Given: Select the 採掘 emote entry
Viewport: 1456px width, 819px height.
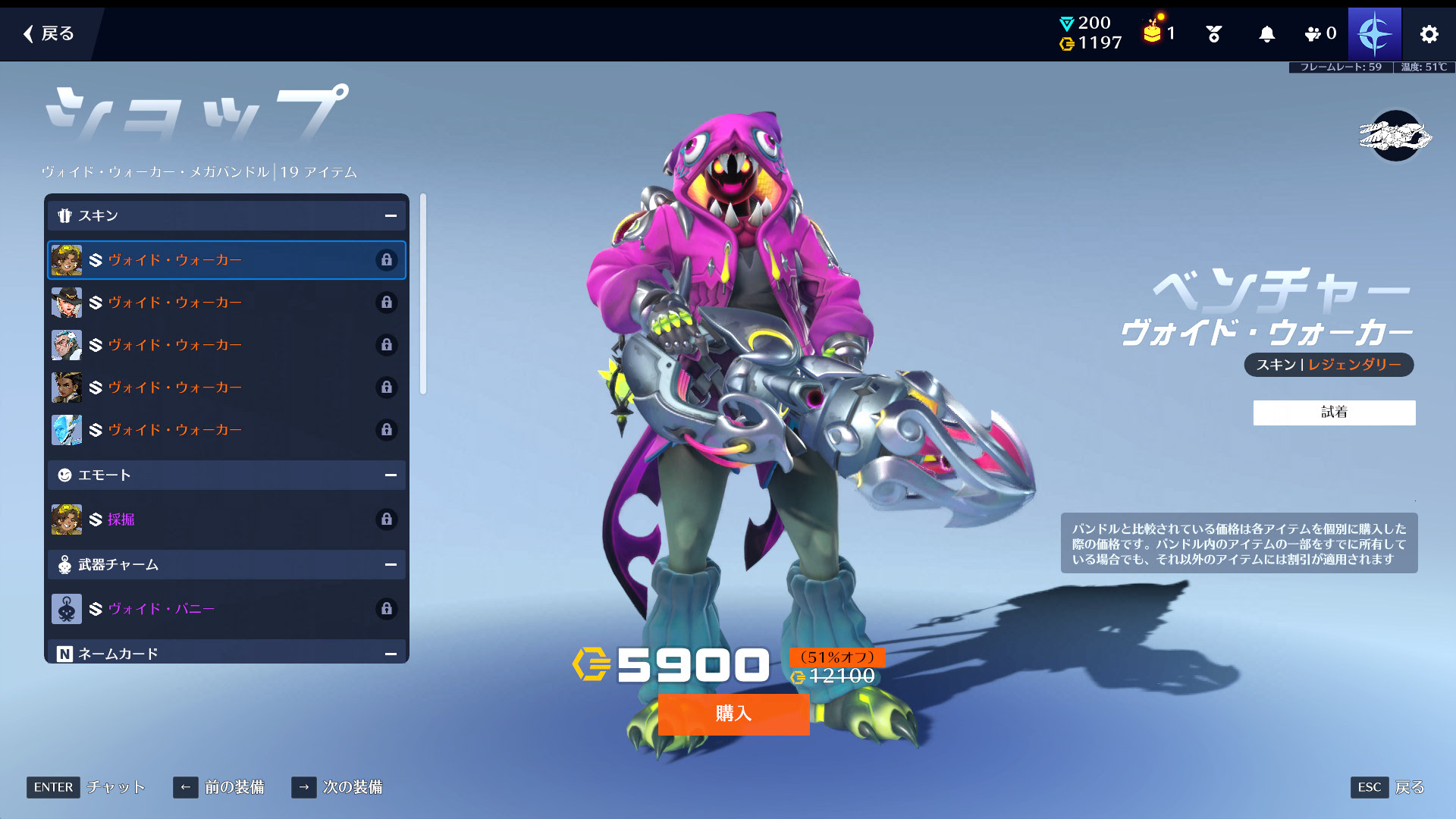Looking at the screenshot, I should tap(226, 519).
